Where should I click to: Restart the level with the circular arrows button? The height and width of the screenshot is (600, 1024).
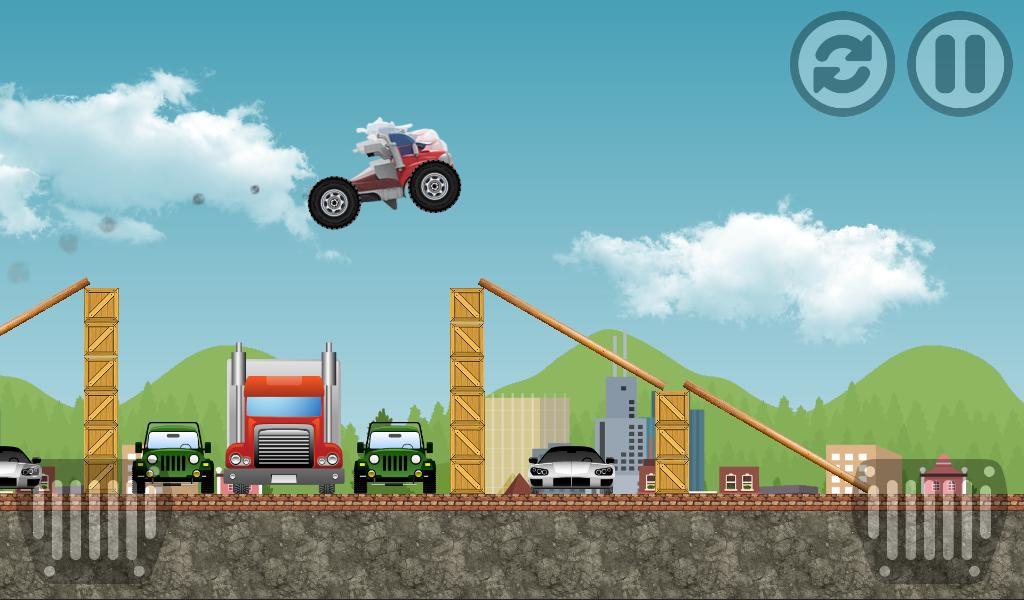click(842, 64)
